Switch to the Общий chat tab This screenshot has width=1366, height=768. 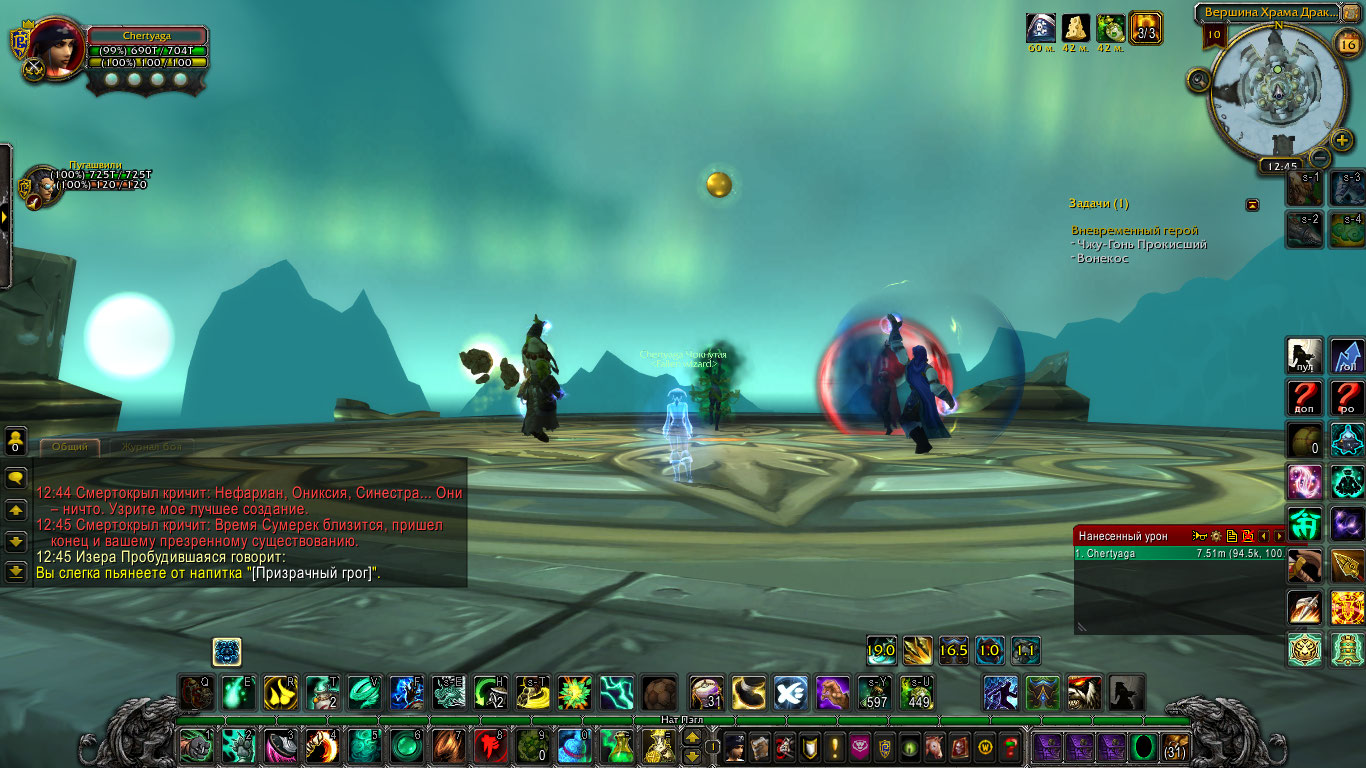[x=70, y=447]
